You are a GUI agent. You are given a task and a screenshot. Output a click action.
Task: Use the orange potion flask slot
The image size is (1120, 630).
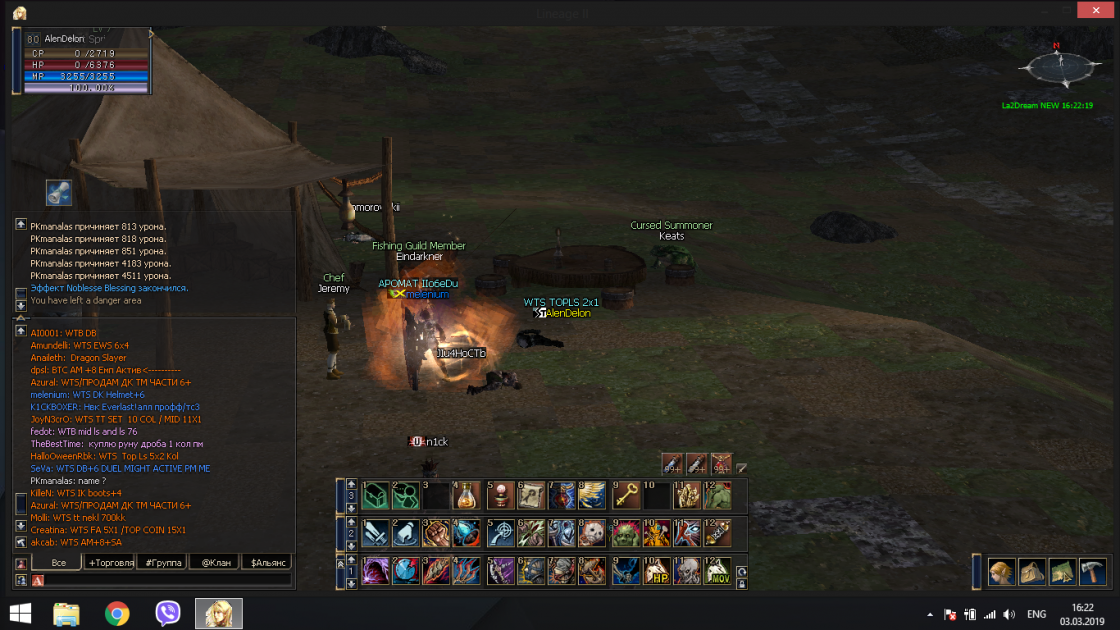[466, 496]
